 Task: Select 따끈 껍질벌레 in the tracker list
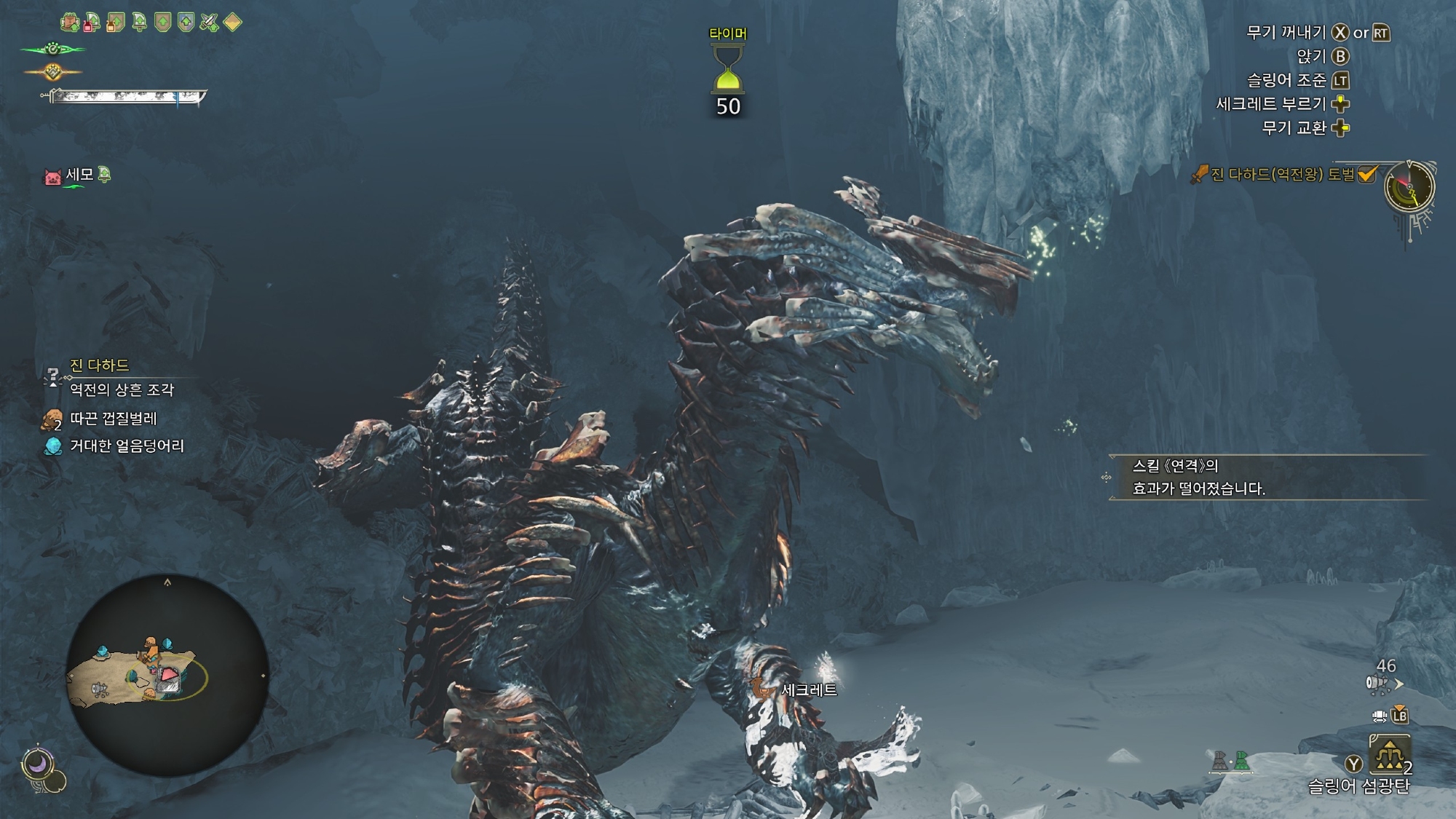pos(113,419)
